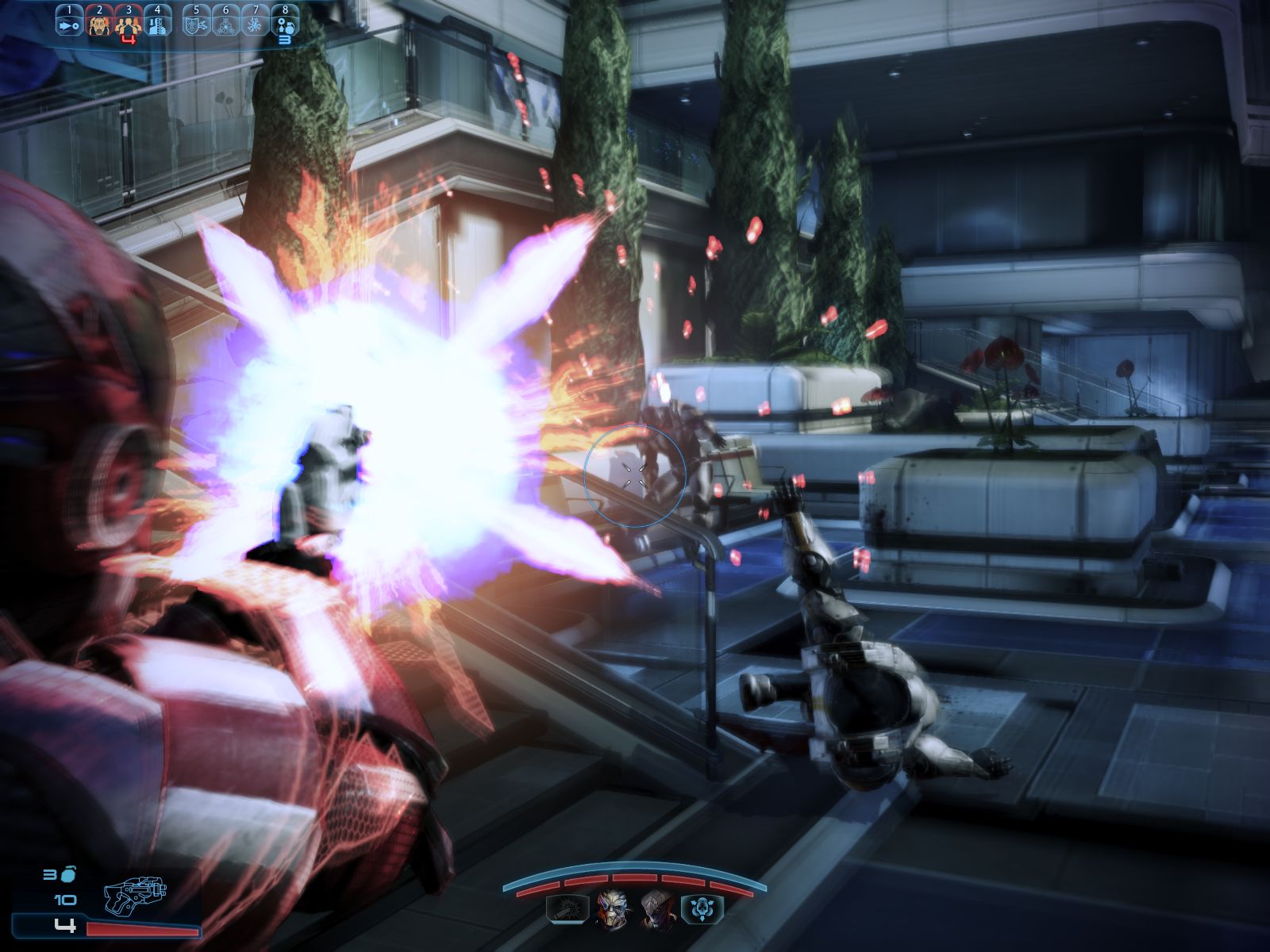Click the equipped pistol weapon icon
The image size is (1270, 952).
pos(136,896)
